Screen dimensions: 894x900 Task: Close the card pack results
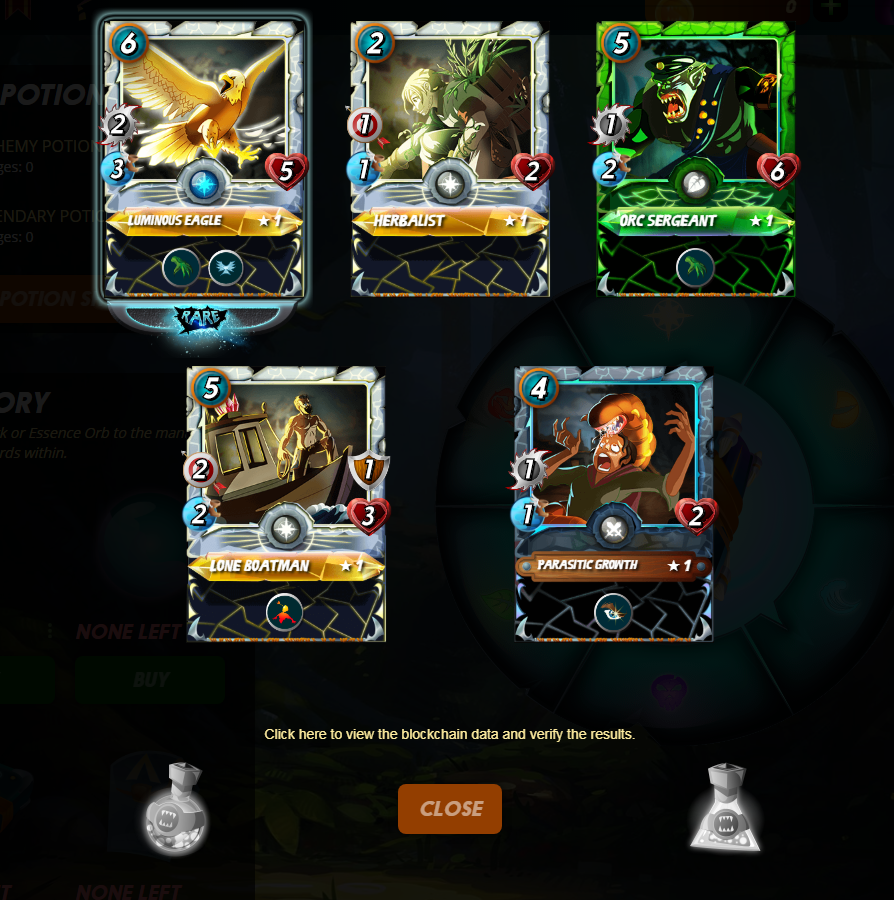point(450,809)
